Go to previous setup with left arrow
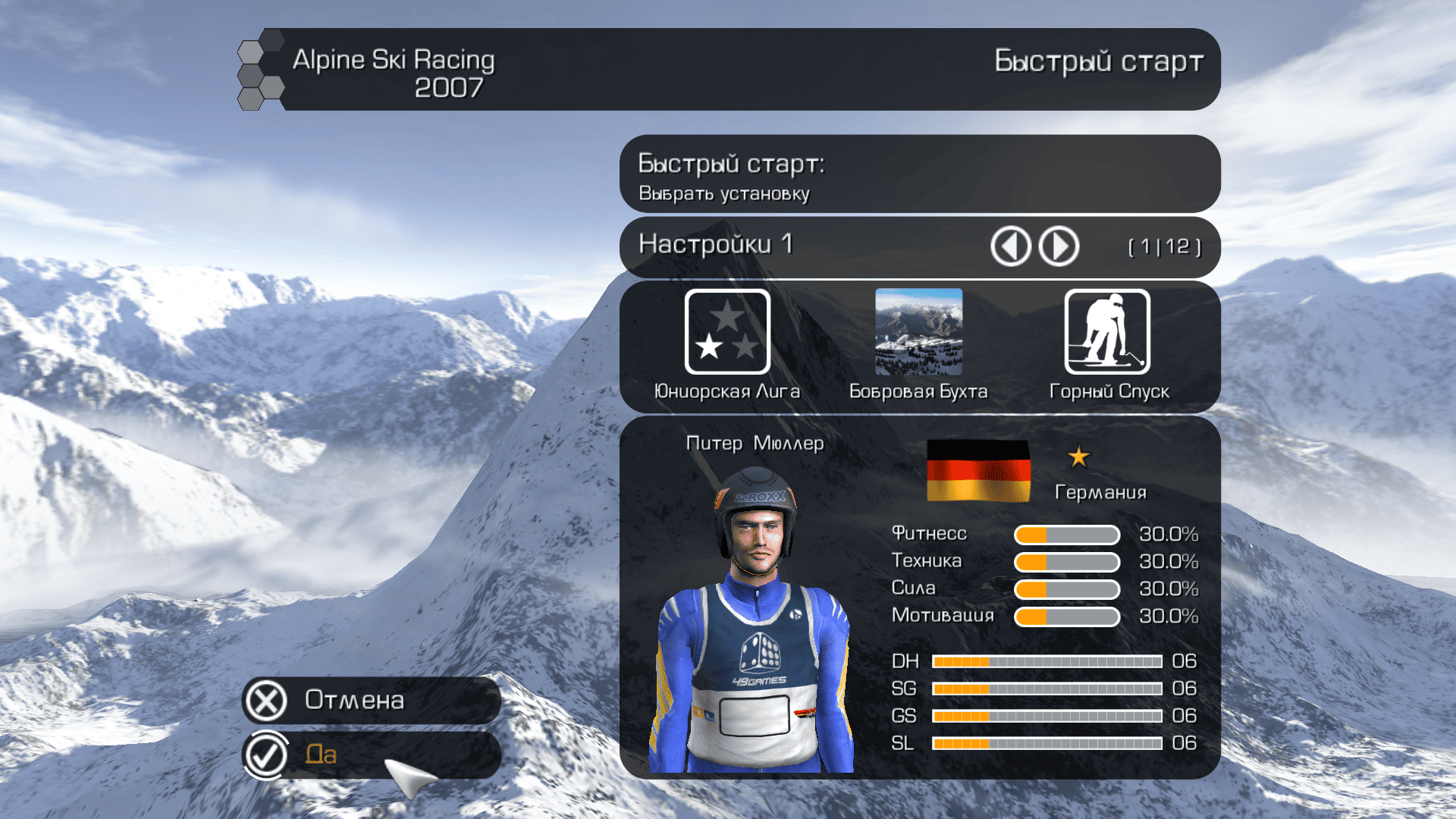Viewport: 1456px width, 819px height. (1010, 246)
